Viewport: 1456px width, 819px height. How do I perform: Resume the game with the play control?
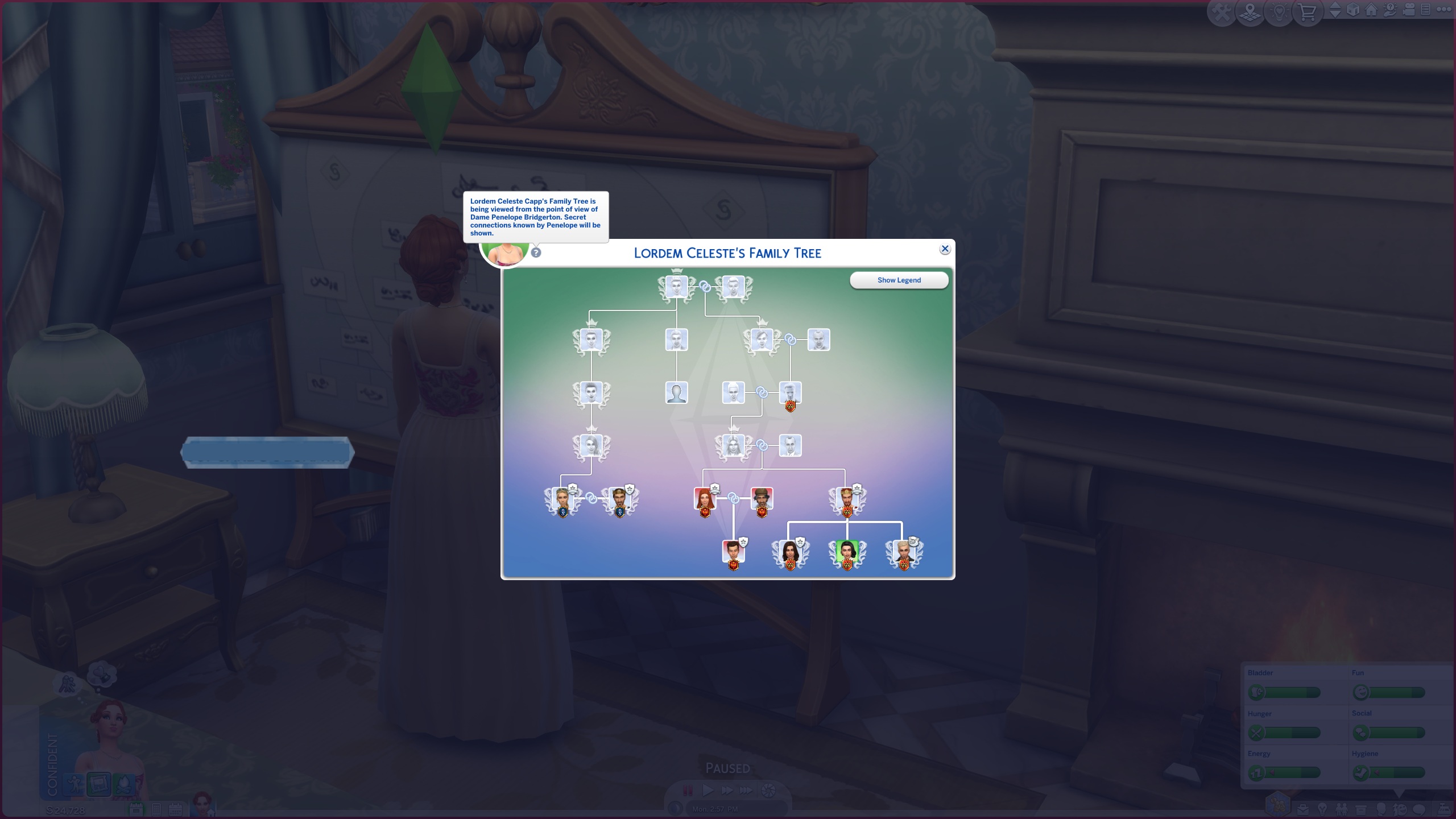point(709,789)
